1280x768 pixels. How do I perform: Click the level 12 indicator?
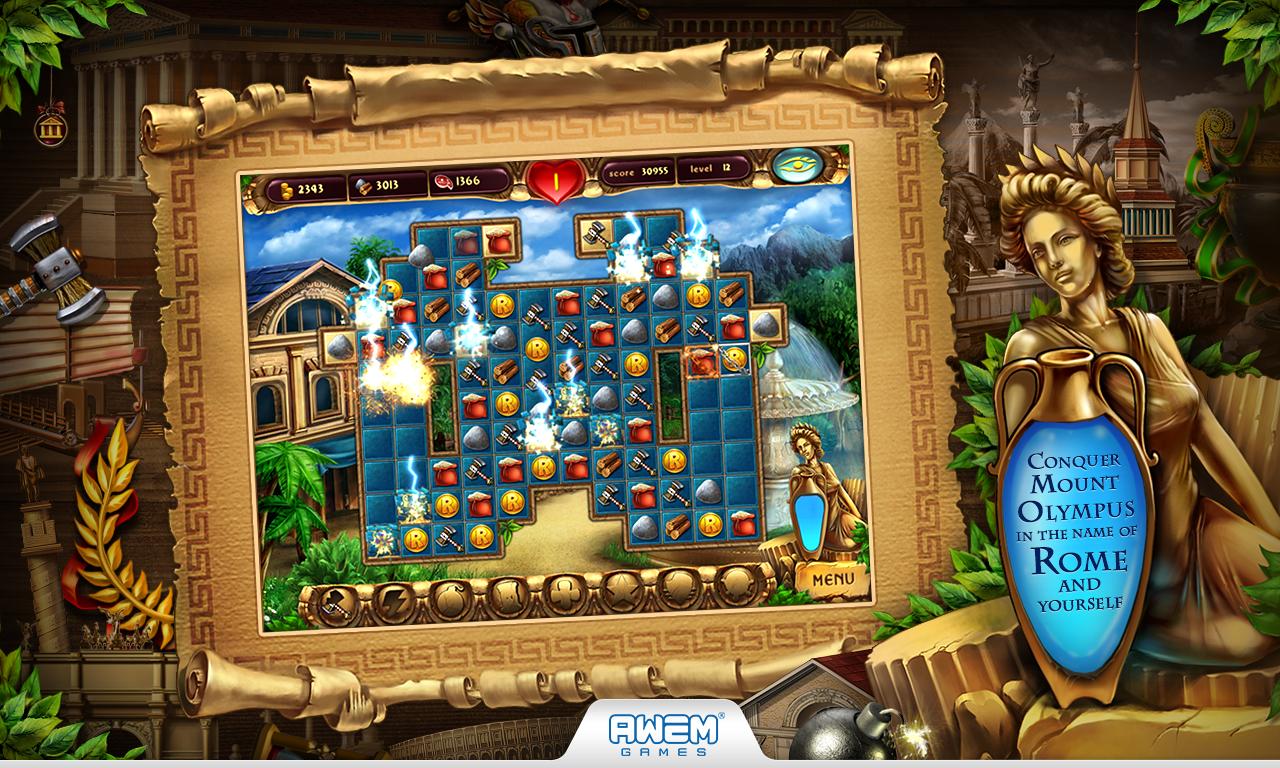point(714,170)
